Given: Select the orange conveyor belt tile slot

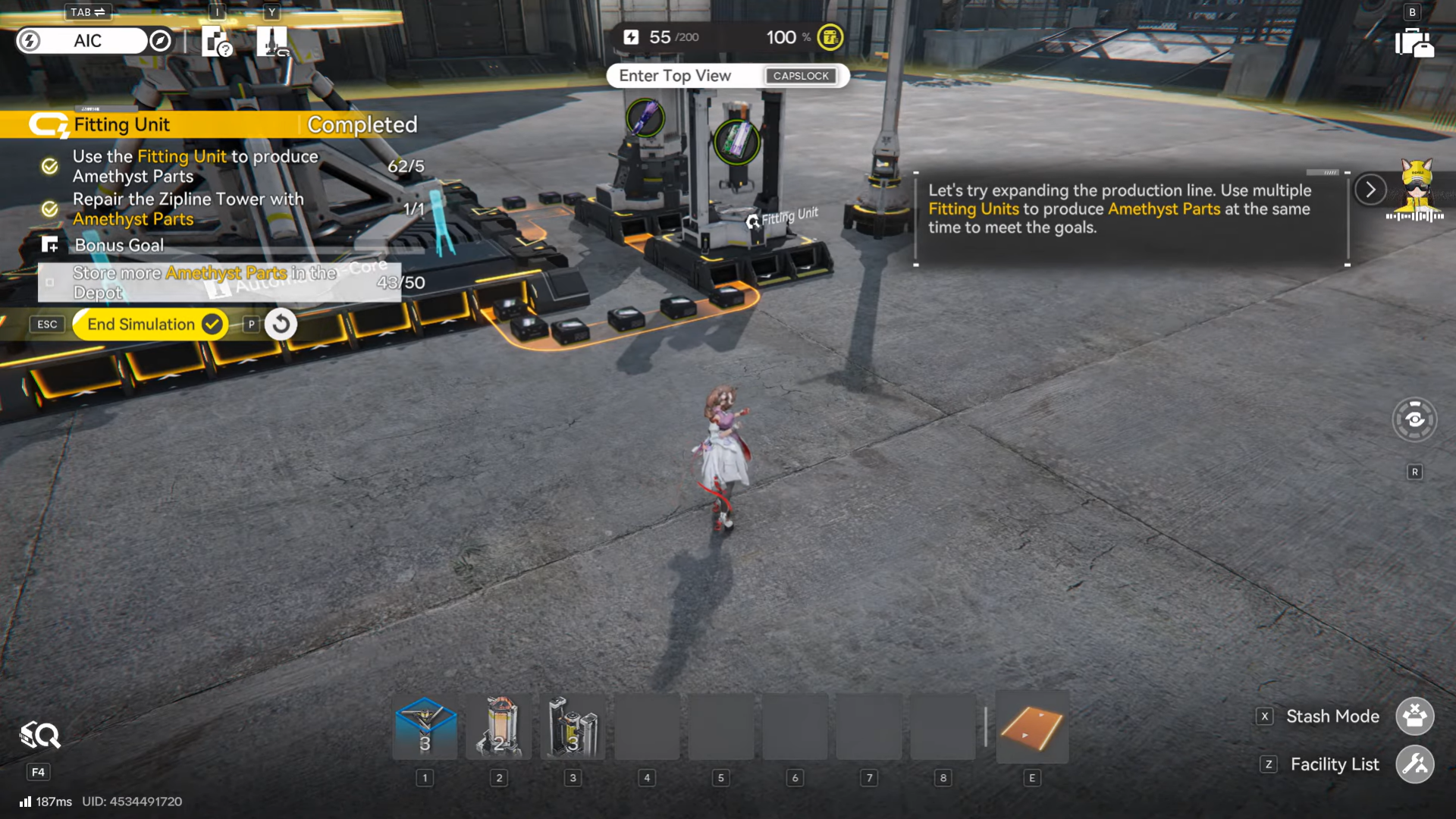Looking at the screenshot, I should pyautogui.click(x=1031, y=727).
